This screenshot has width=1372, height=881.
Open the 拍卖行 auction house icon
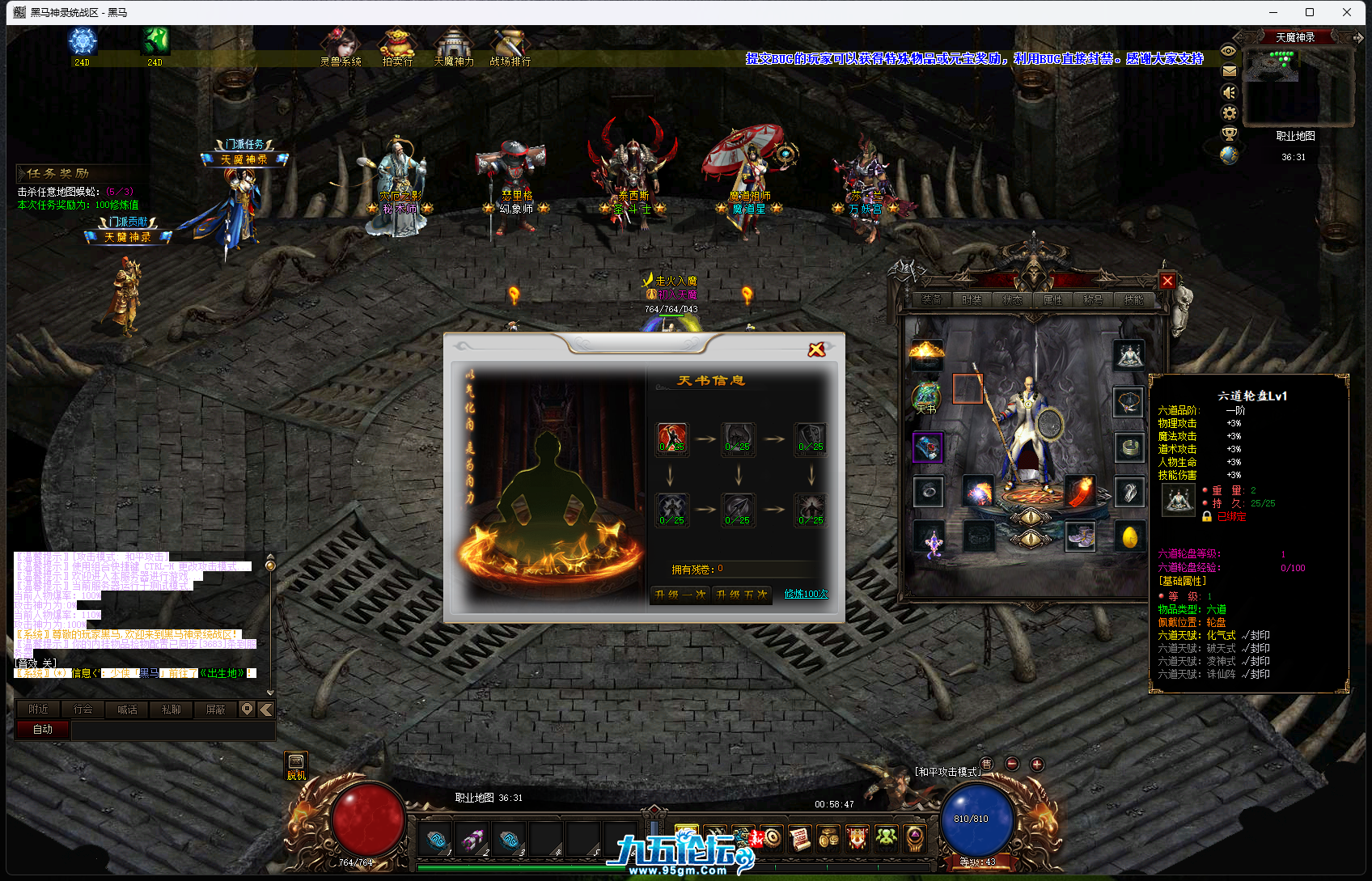397,44
